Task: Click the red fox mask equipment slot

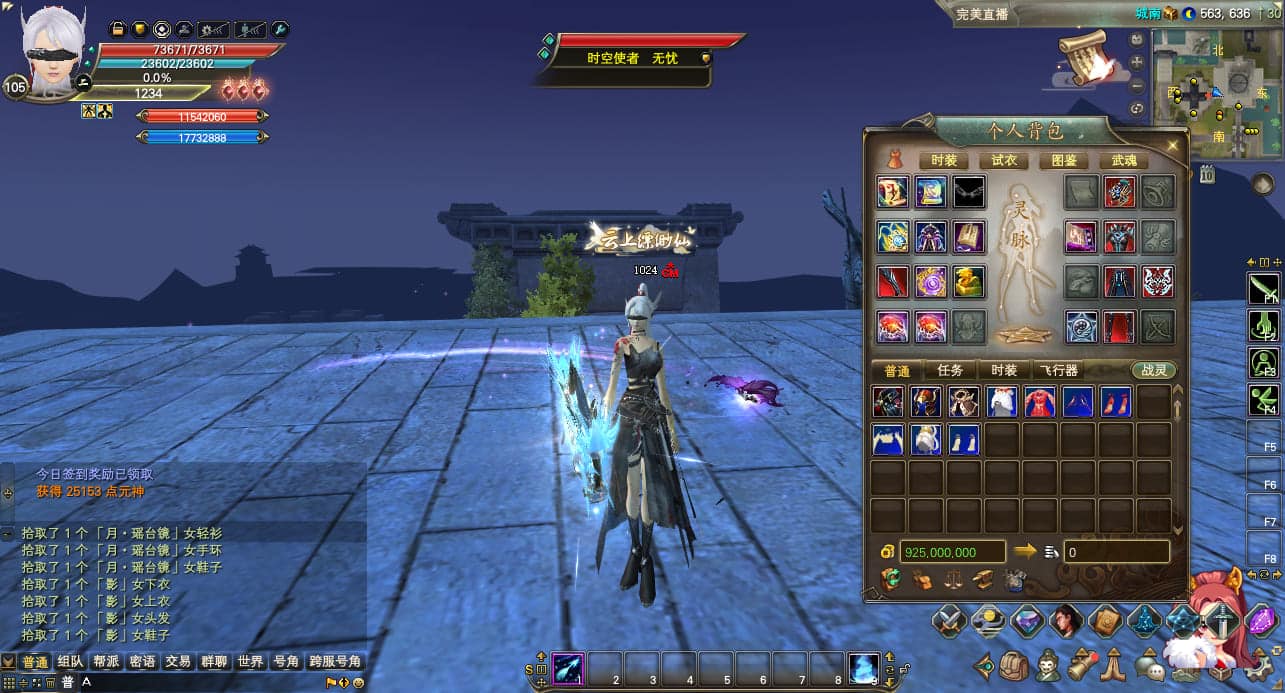Action: click(1157, 282)
